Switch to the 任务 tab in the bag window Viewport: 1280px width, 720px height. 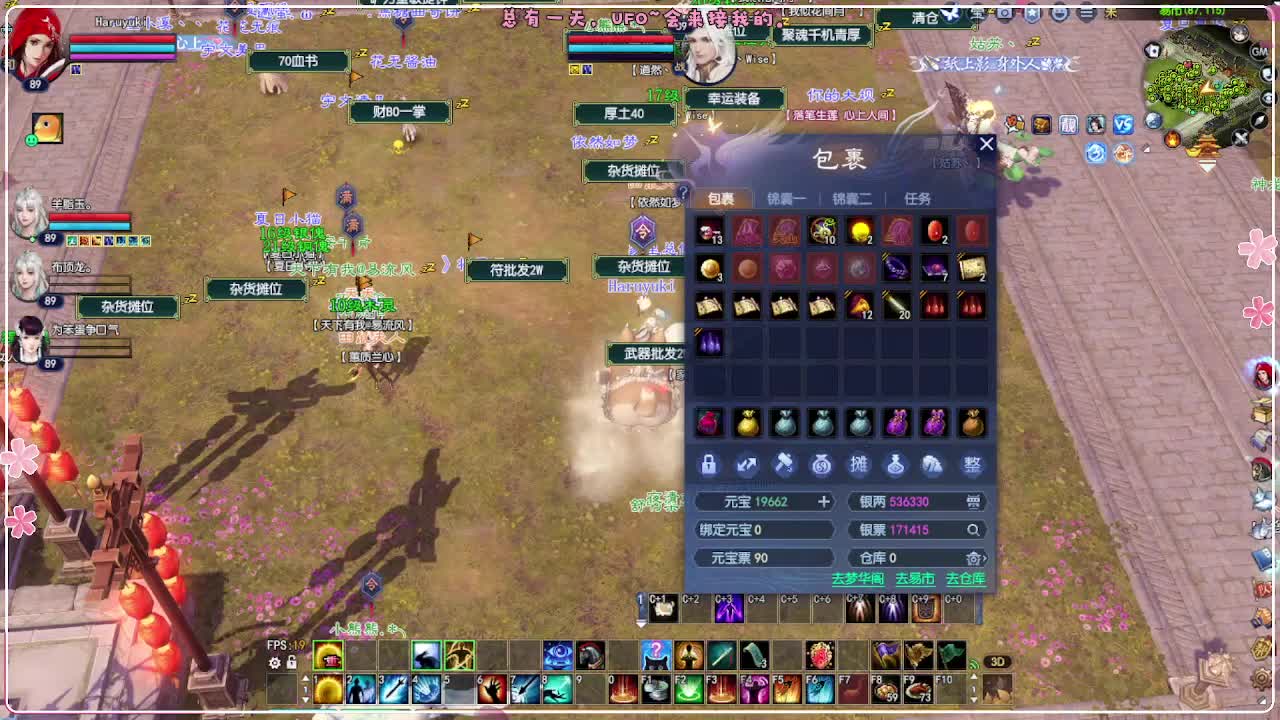(915, 197)
